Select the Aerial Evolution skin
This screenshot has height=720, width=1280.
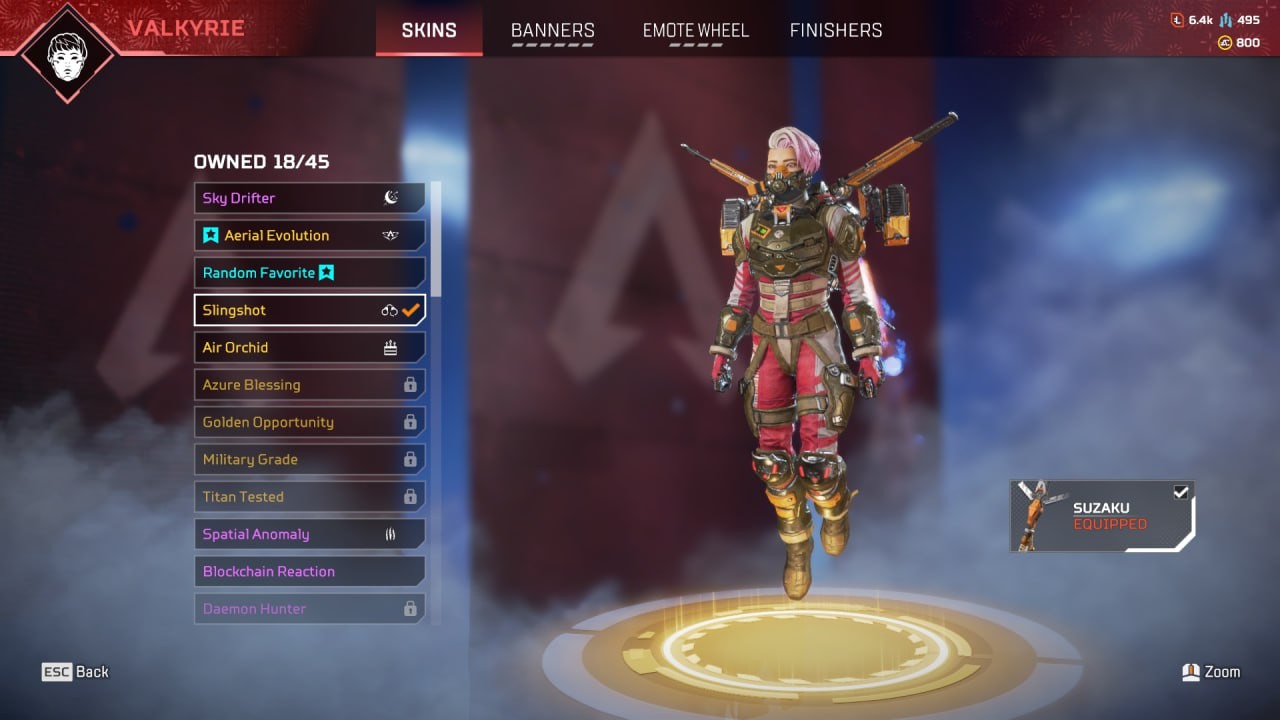(309, 235)
